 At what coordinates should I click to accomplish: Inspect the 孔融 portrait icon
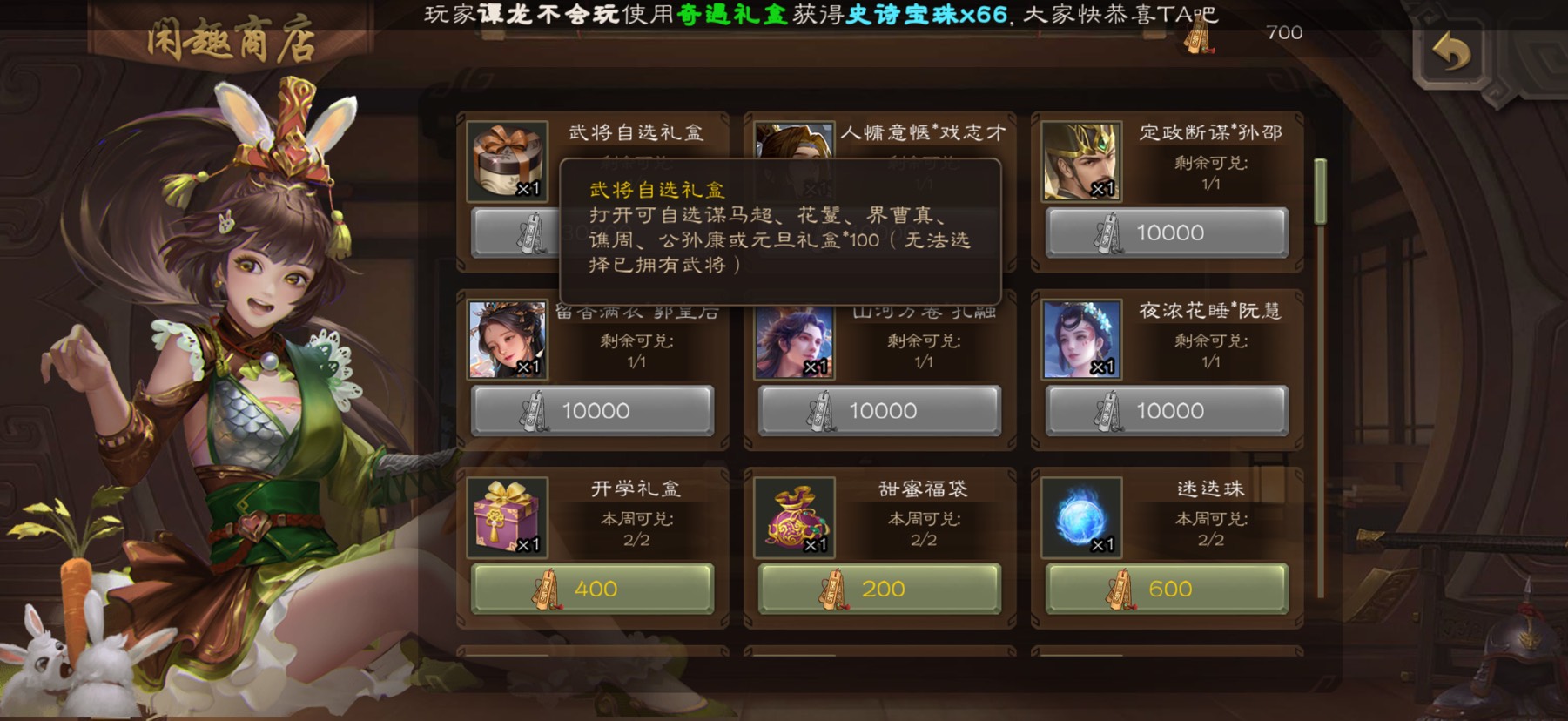(794, 340)
